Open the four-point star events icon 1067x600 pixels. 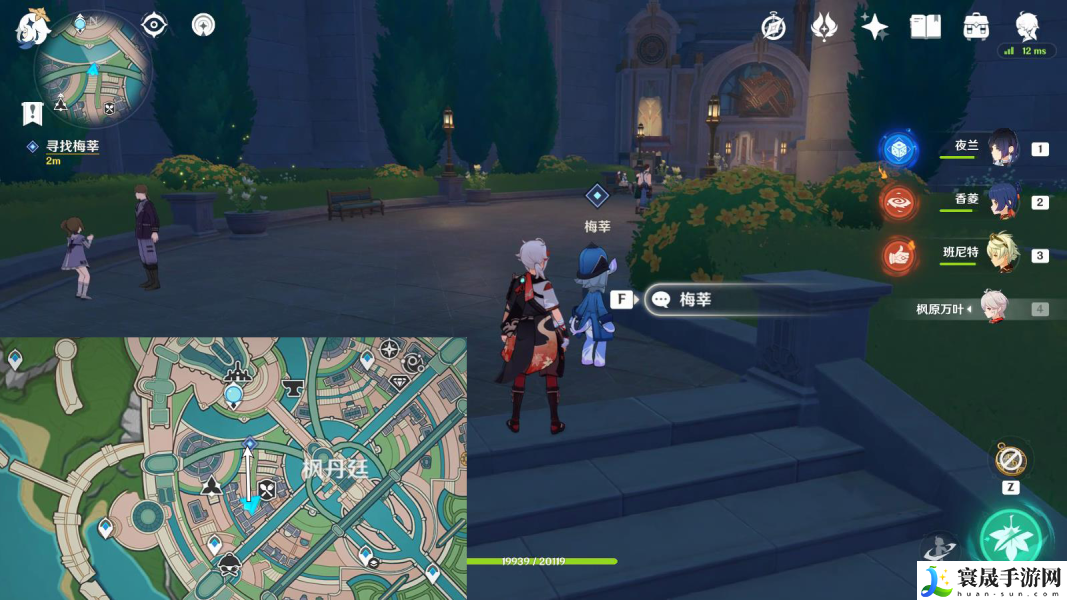[875, 27]
